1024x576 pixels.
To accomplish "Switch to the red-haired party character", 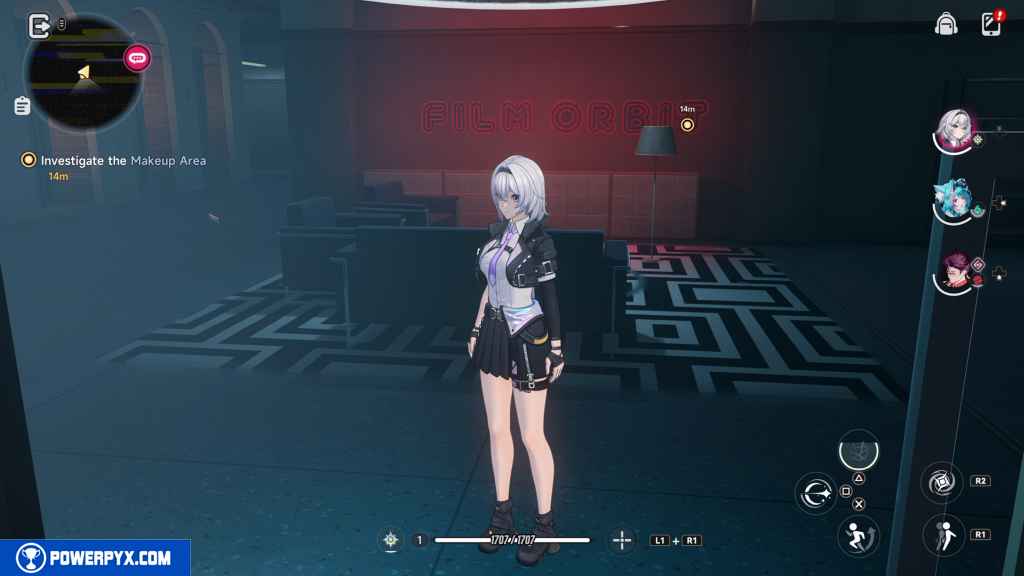I will tap(956, 271).
